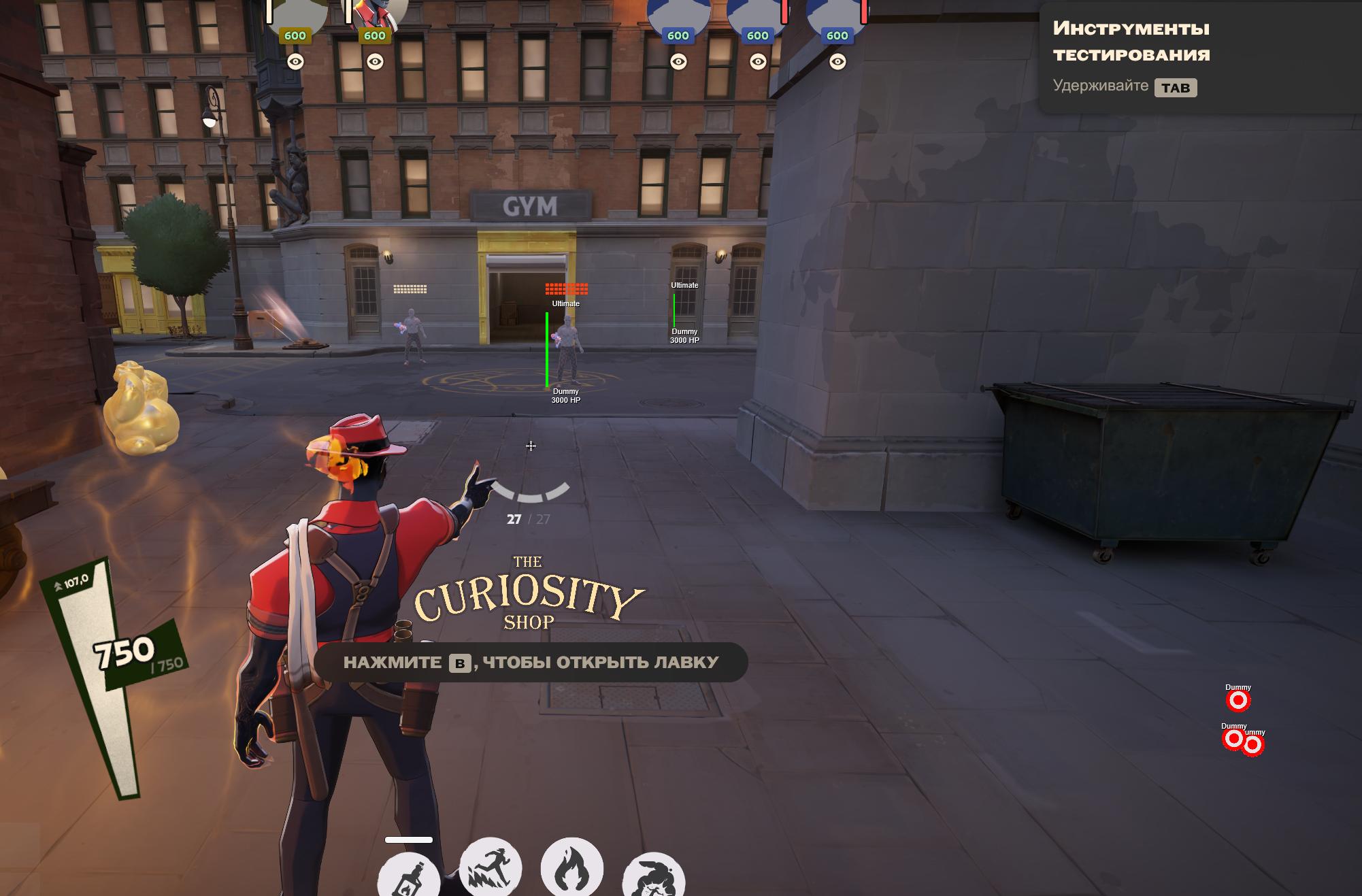Select the red-jacket hero portrait
Image resolution: width=1362 pixels, height=896 pixels.
pyautogui.click(x=378, y=12)
